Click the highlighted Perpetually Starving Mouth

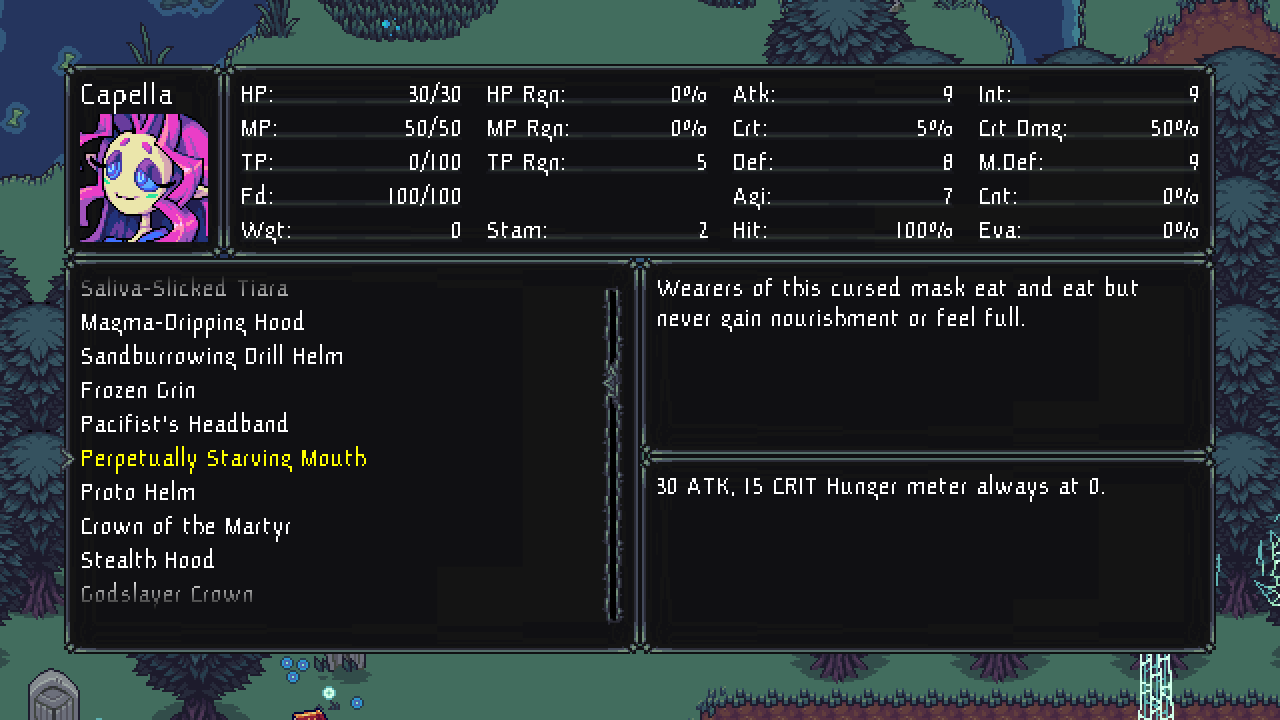(223, 459)
